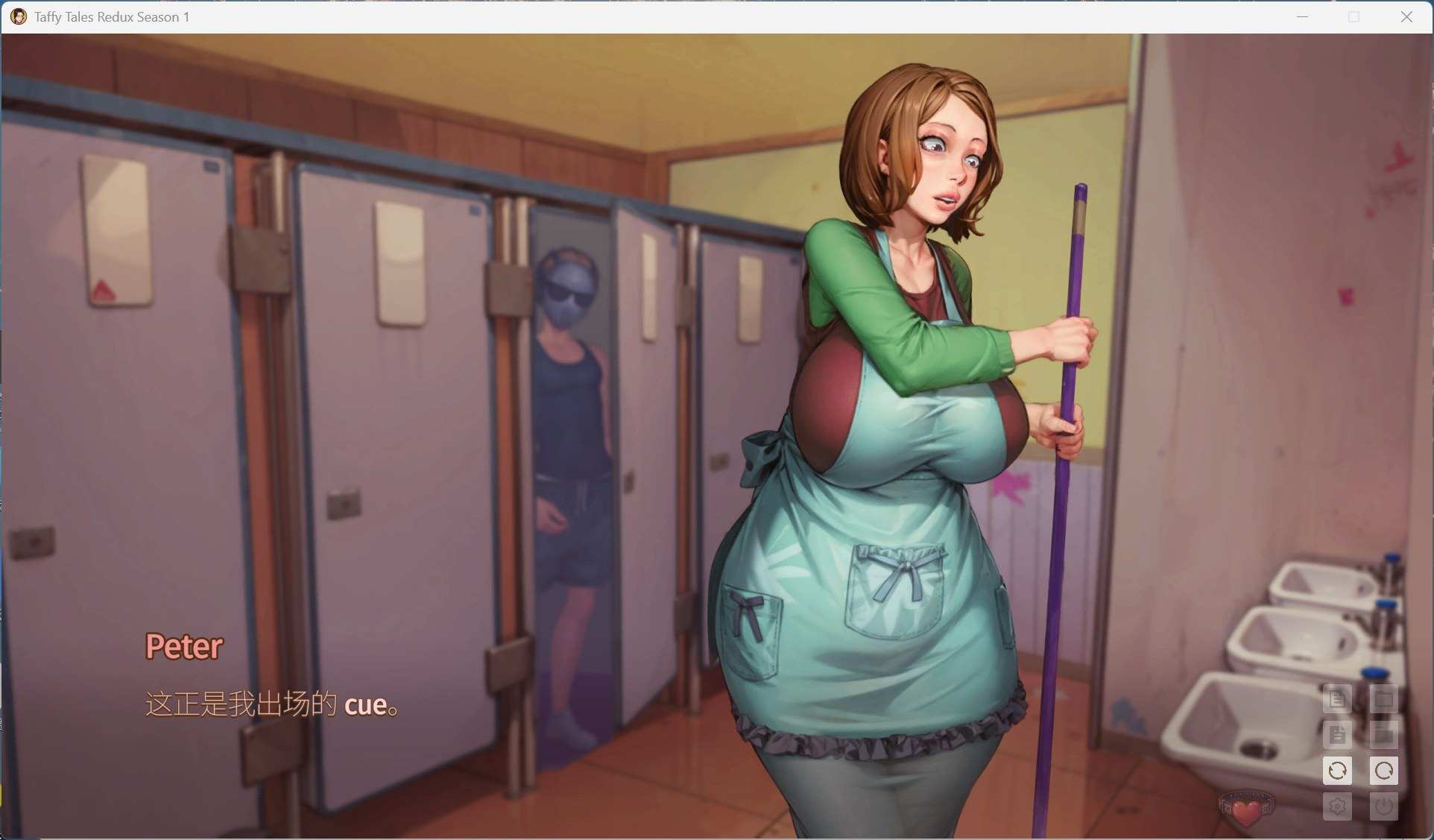The width and height of the screenshot is (1434, 840).
Task: Click the single circular arrow button
Action: (x=1383, y=771)
